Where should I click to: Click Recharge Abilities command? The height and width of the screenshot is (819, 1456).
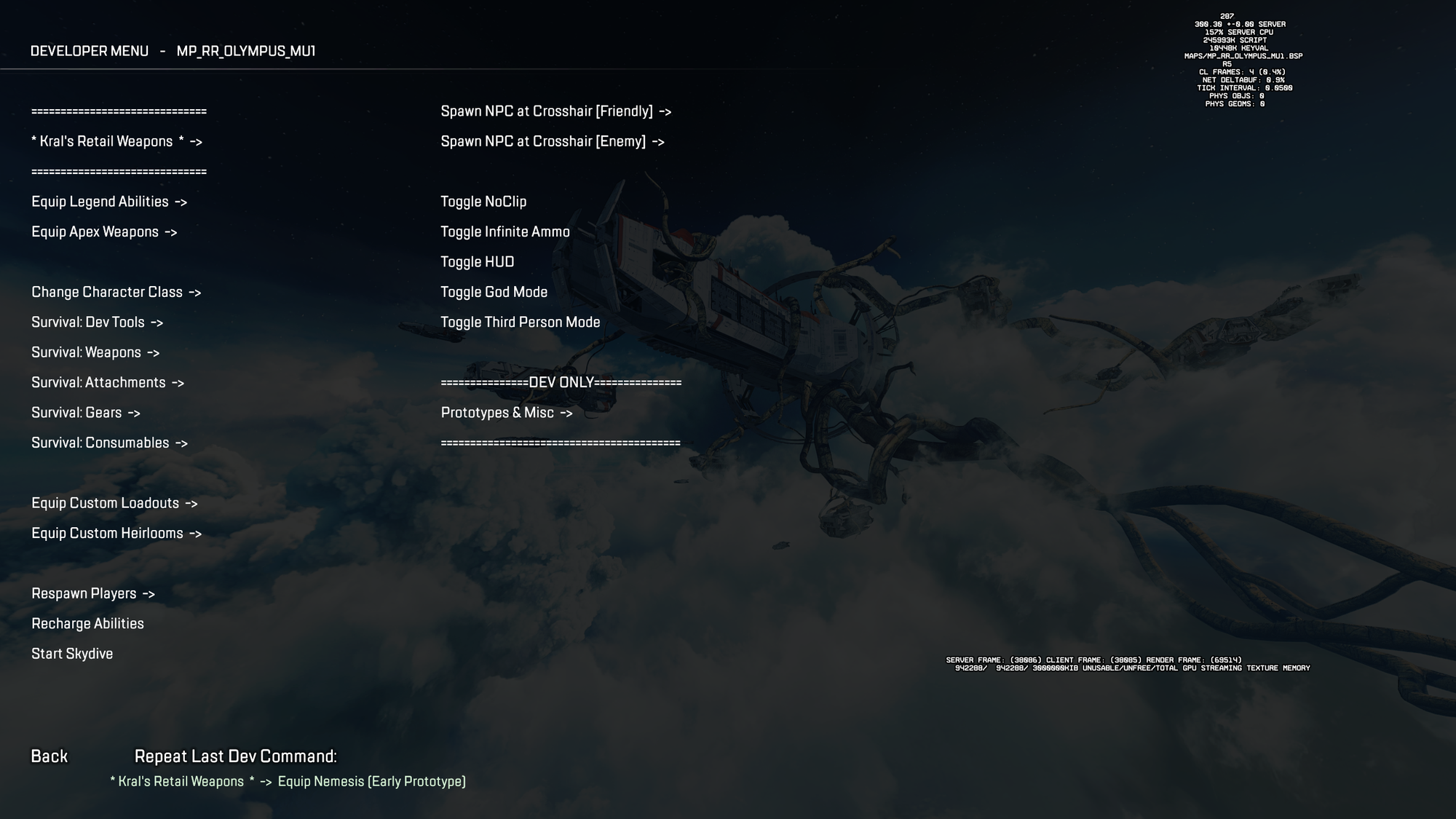point(87,623)
